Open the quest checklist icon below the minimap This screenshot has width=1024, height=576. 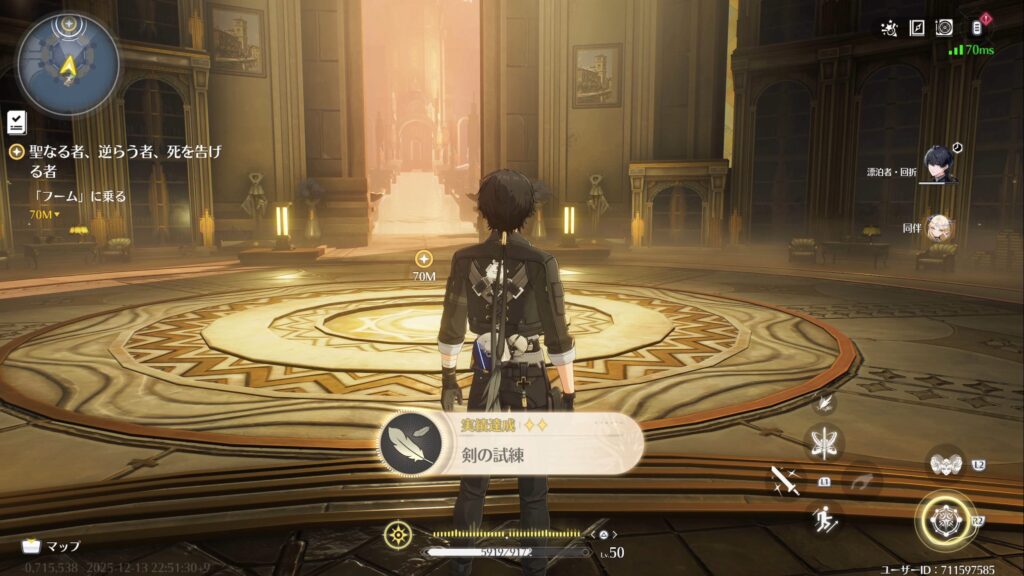pos(15,122)
